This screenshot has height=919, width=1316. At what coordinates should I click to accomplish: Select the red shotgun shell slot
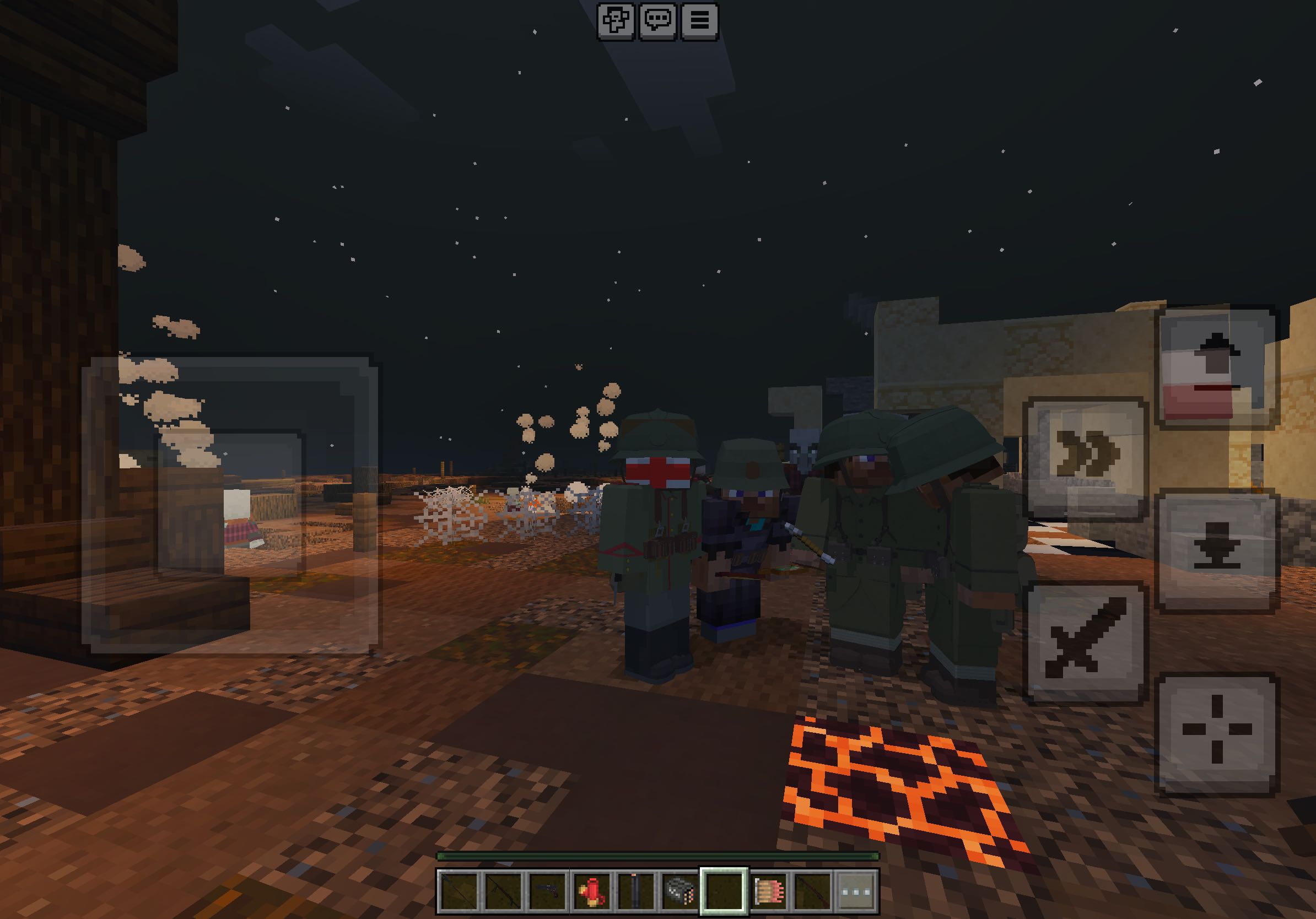(x=591, y=891)
